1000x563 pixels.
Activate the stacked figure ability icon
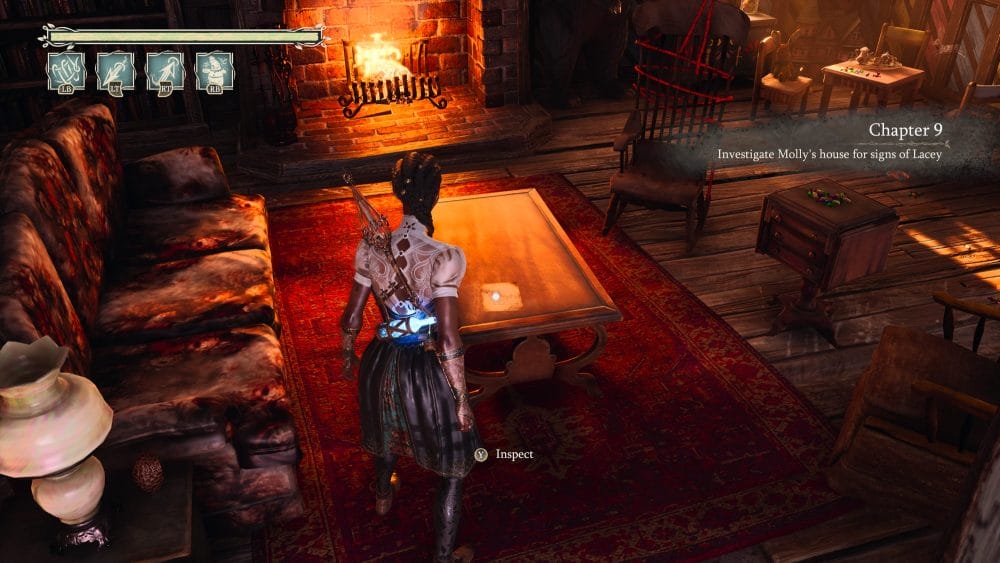(214, 71)
